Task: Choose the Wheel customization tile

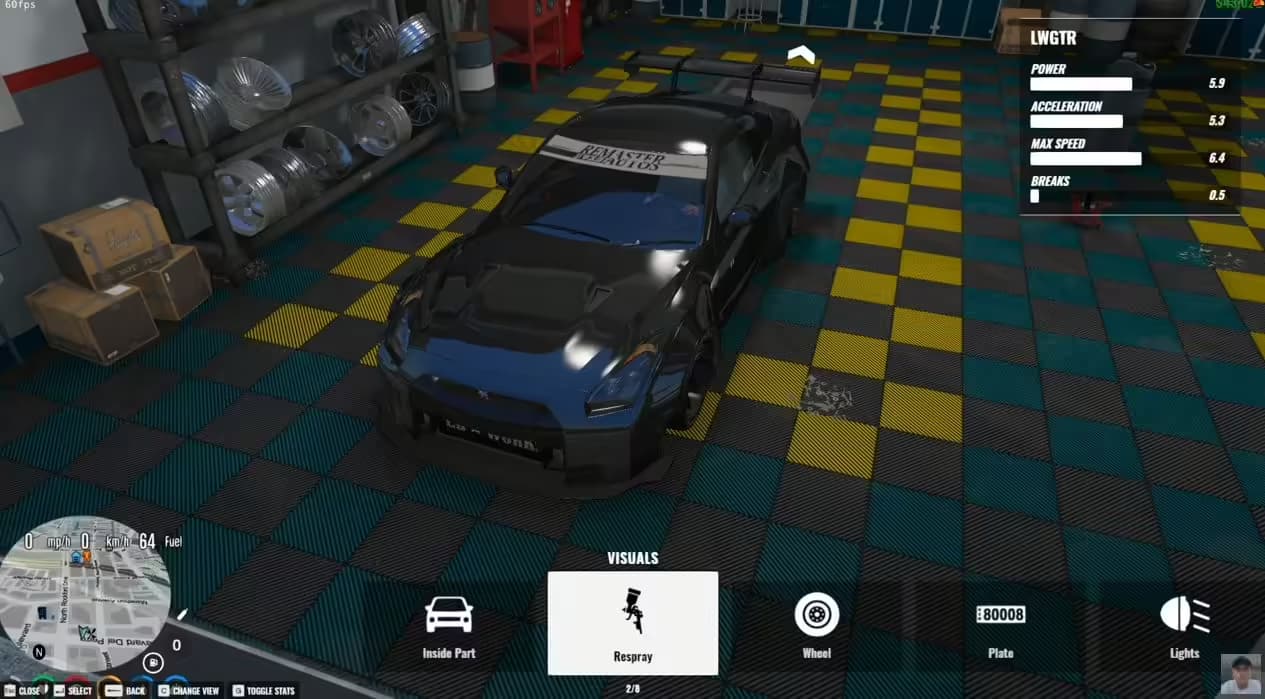Action: [816, 624]
